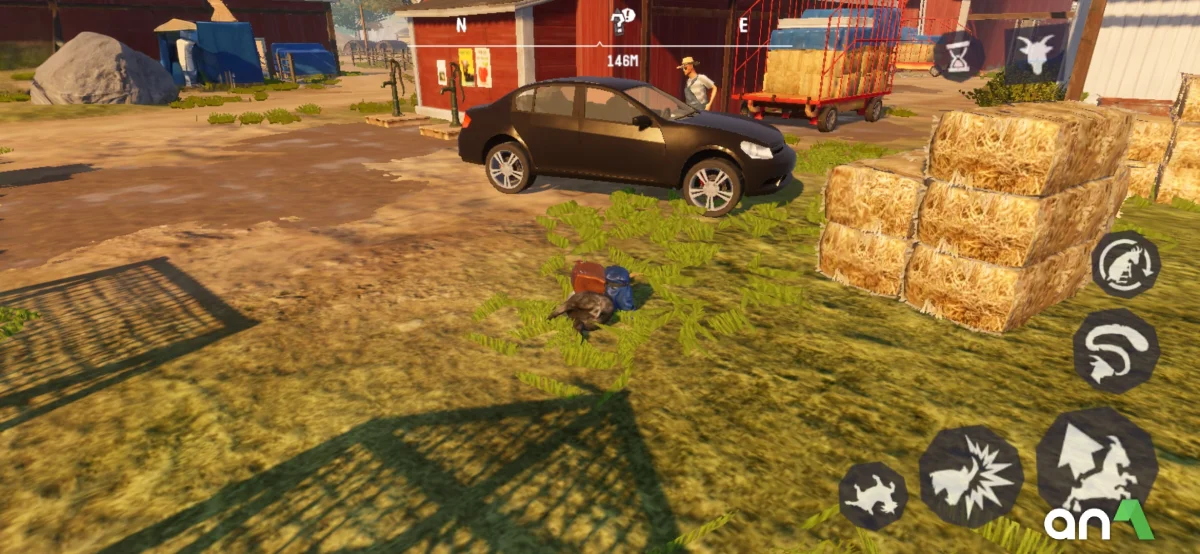
Task: Use the goat tongue lick button
Action: pyautogui.click(x=1116, y=350)
